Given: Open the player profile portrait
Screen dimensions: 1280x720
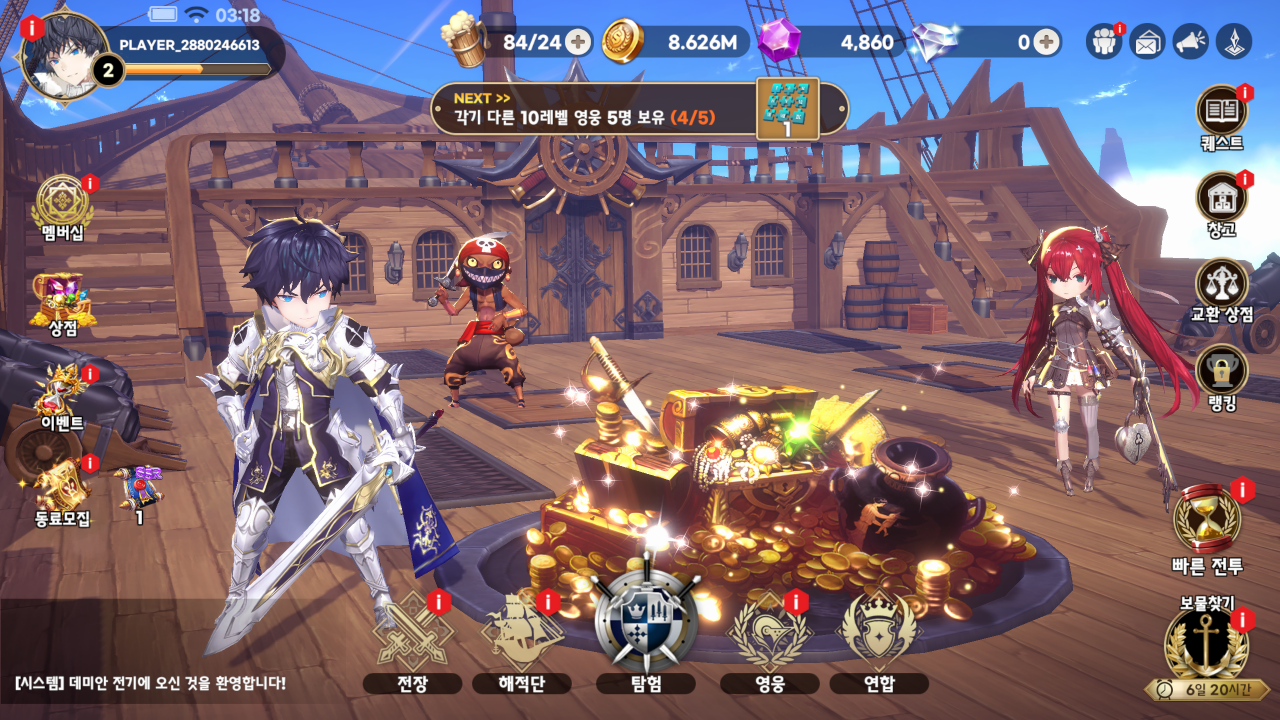Looking at the screenshot, I should pyautogui.click(x=64, y=56).
